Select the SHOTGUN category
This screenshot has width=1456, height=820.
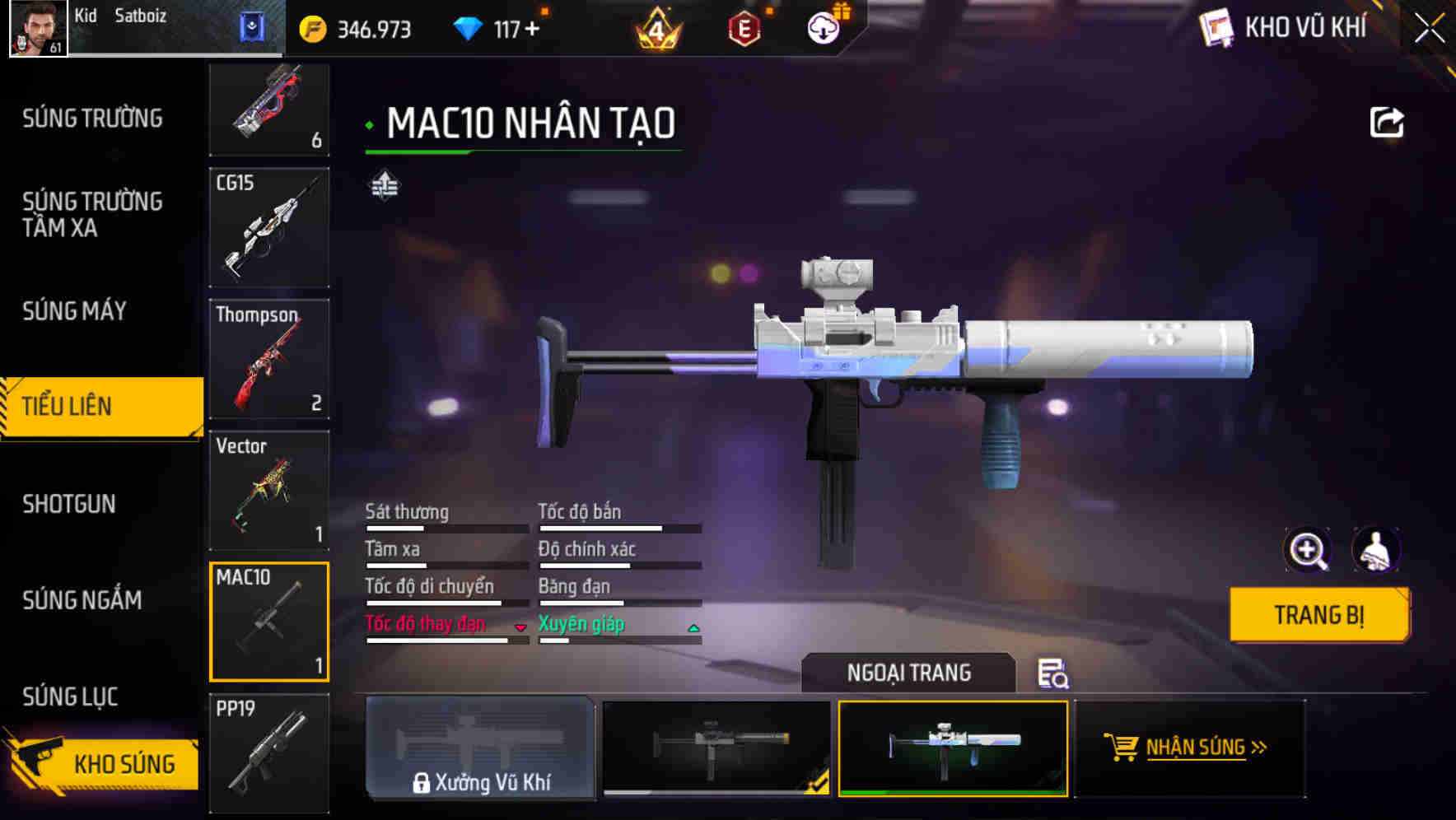tap(69, 504)
